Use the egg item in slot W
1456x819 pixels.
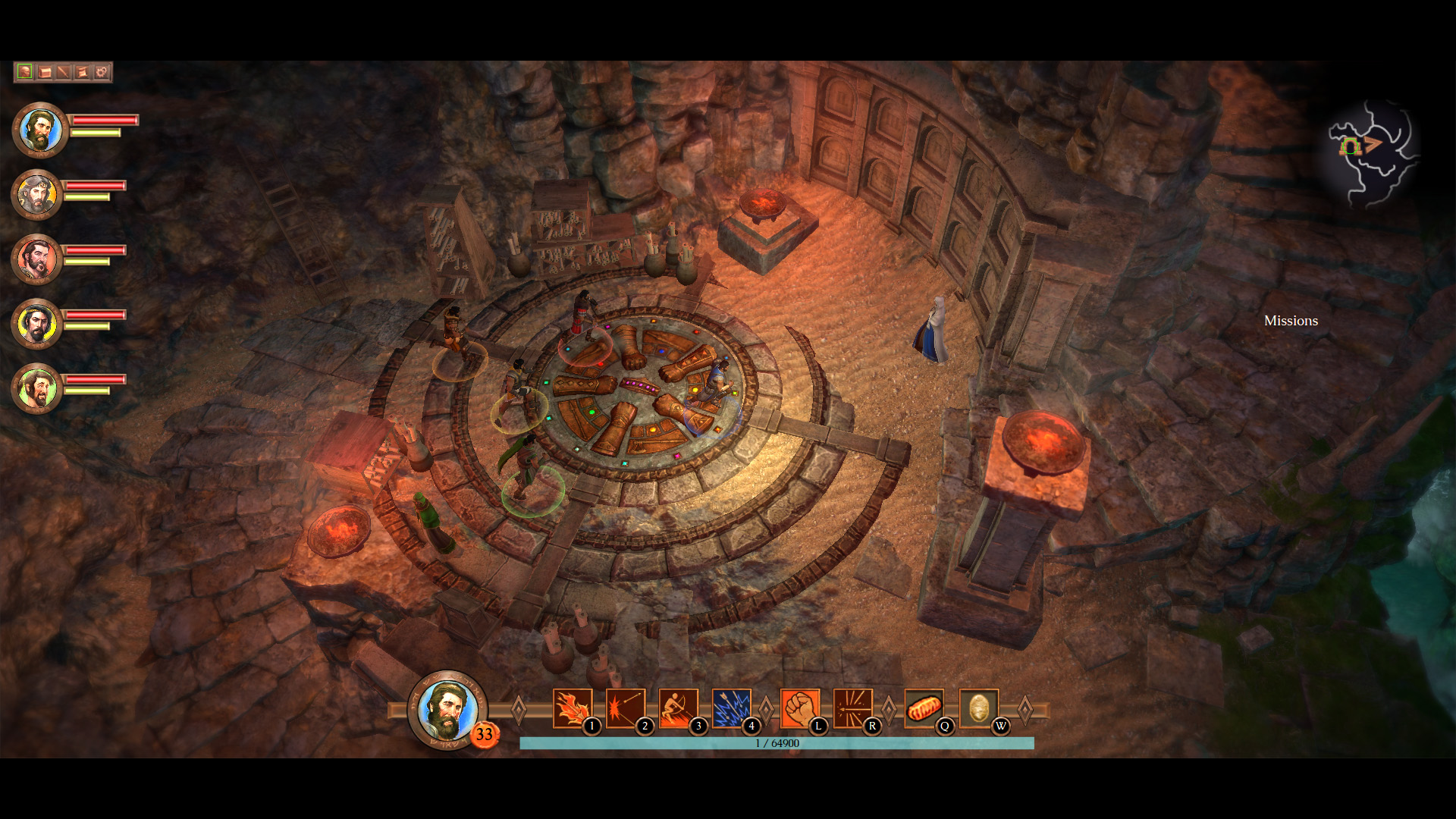[x=979, y=708]
